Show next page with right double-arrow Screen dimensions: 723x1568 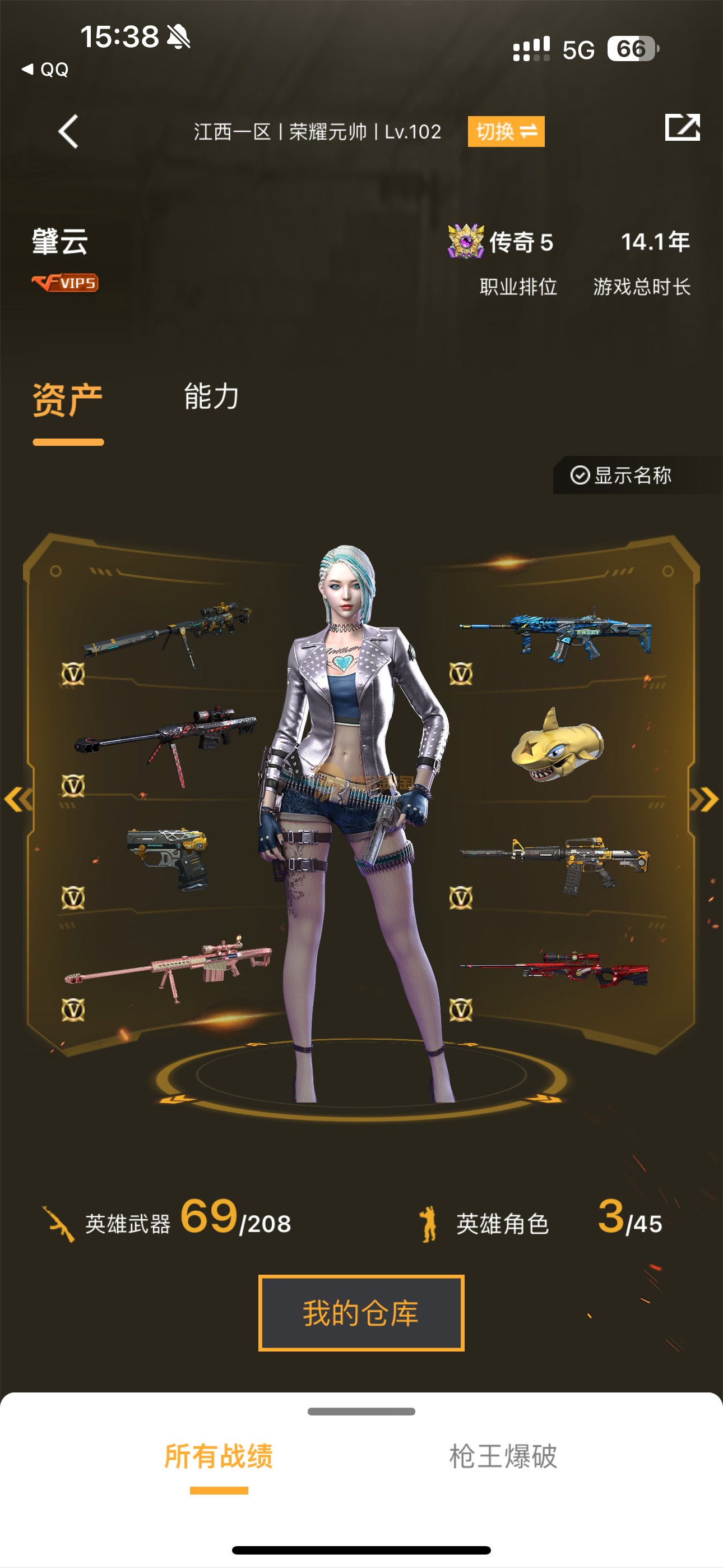tap(705, 799)
